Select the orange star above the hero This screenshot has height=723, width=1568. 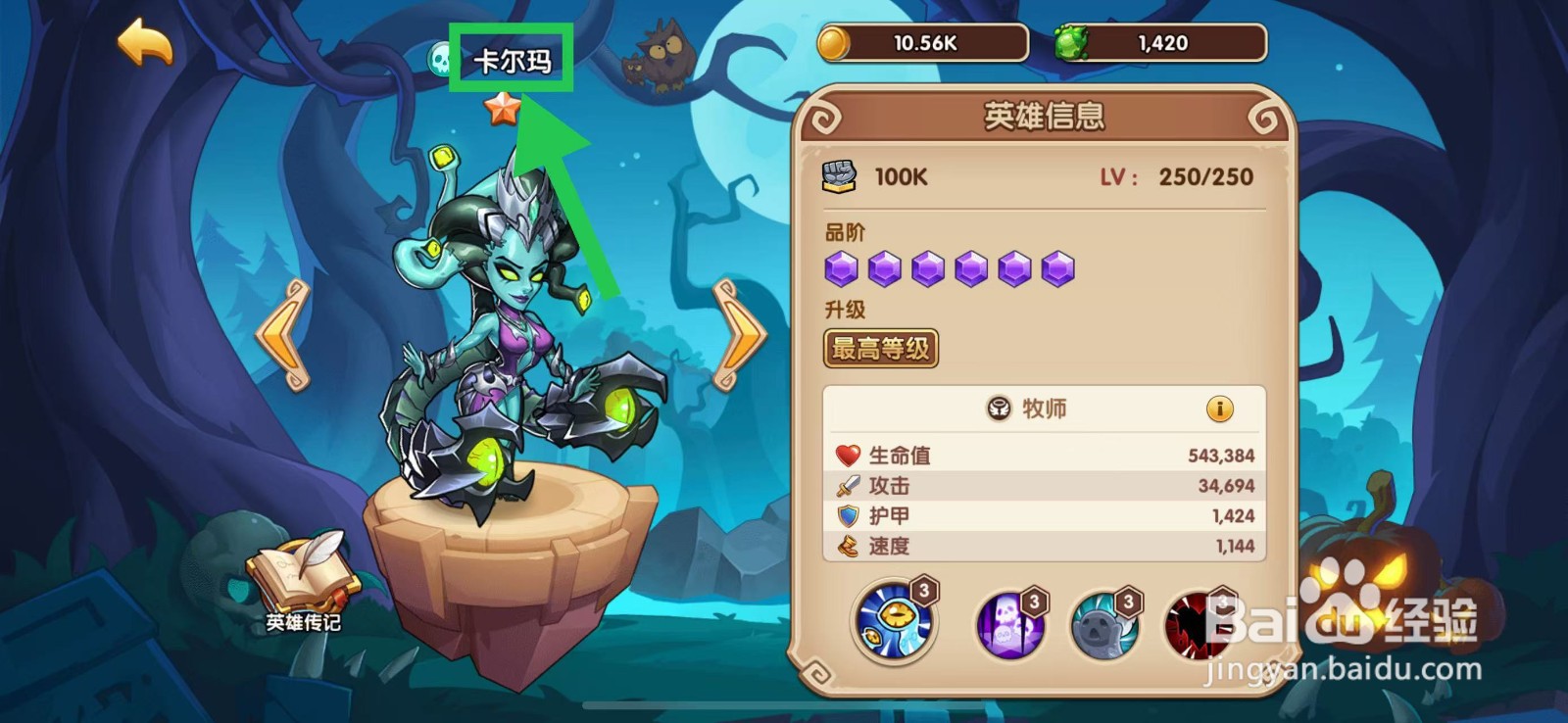point(502,111)
